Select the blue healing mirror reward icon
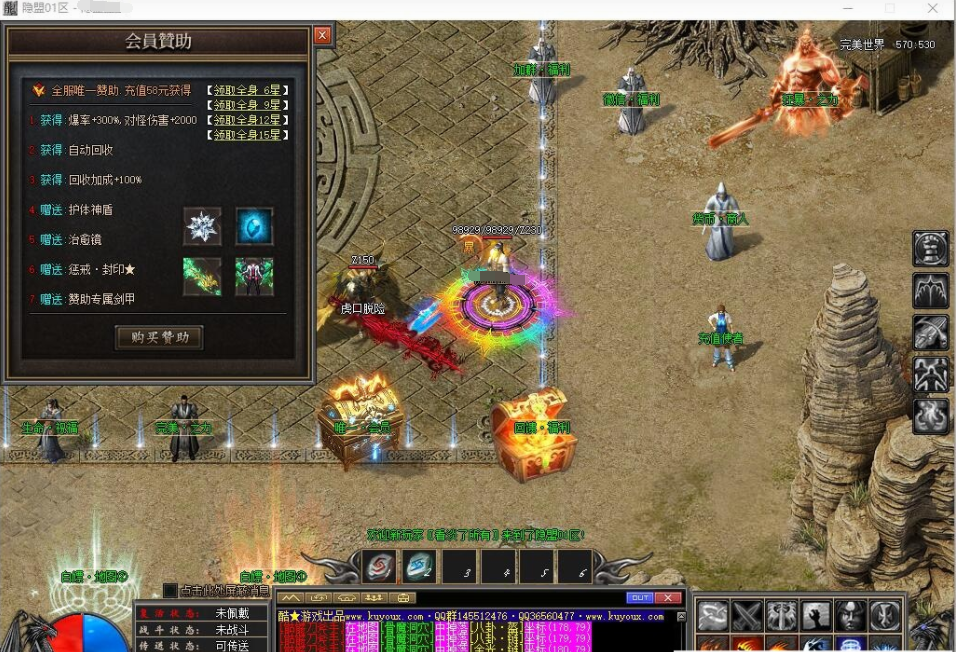 254,227
